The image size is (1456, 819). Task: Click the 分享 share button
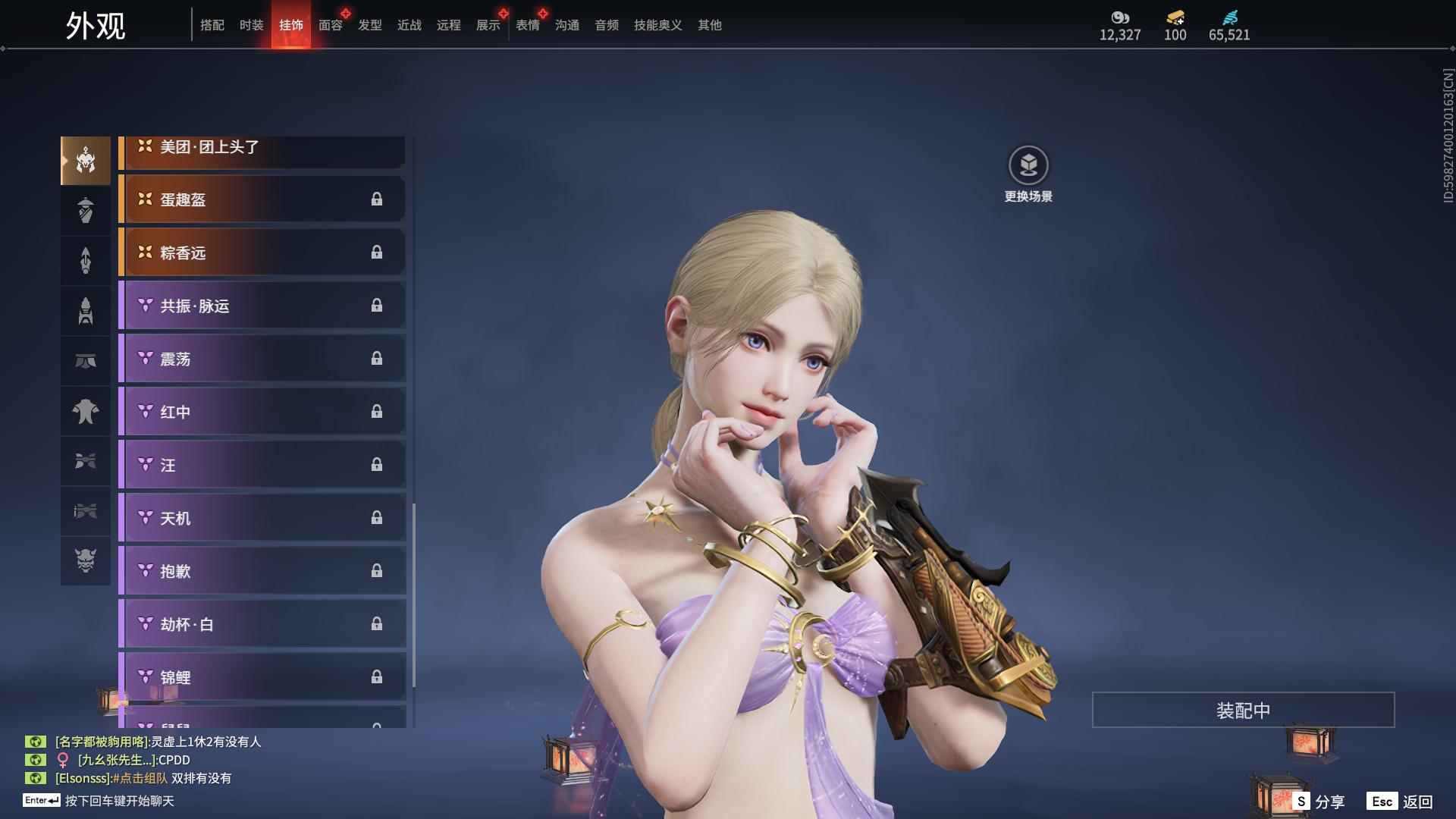[1319, 801]
